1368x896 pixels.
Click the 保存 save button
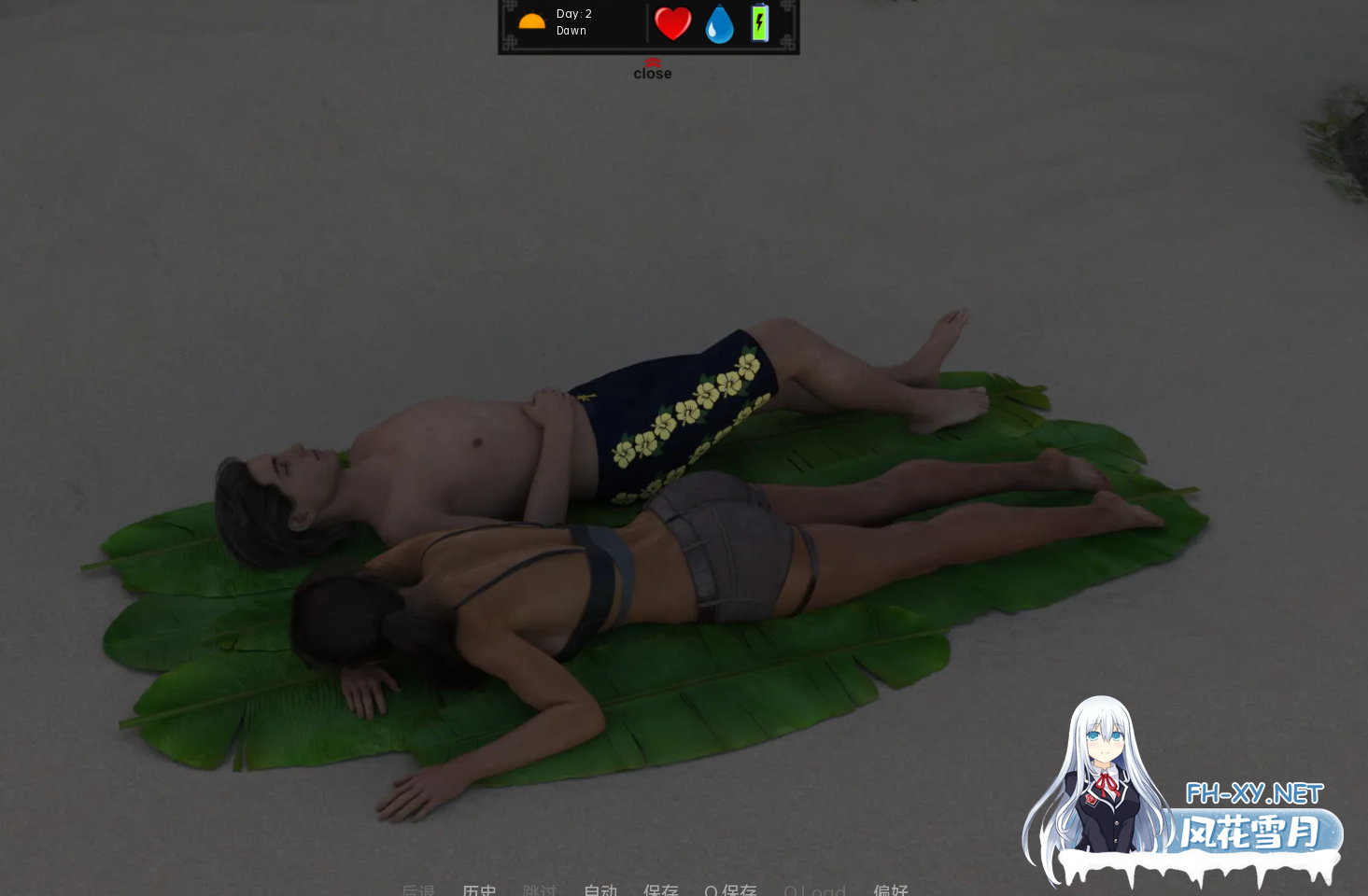661,891
